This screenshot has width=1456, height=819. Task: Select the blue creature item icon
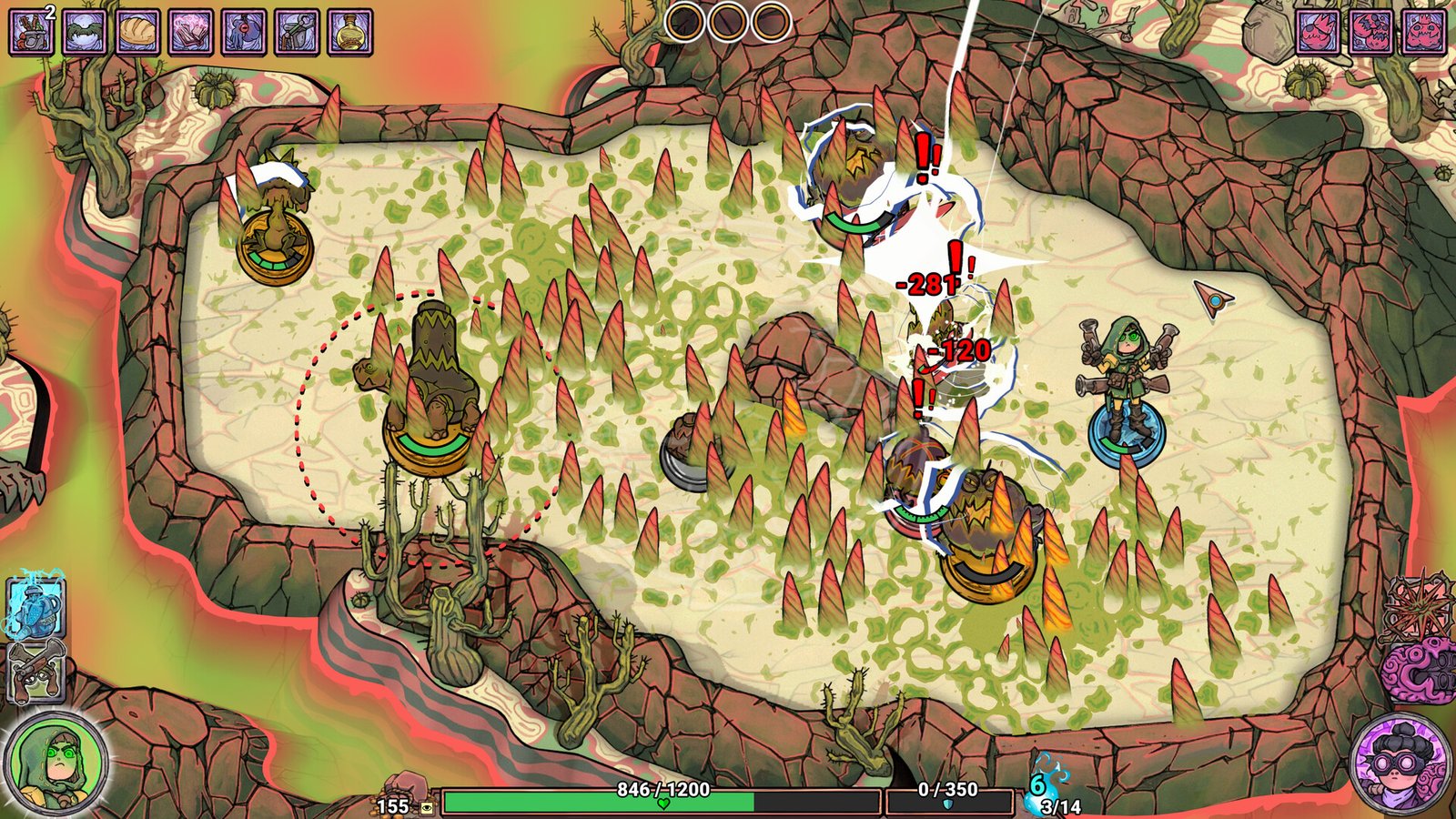click(x=244, y=32)
